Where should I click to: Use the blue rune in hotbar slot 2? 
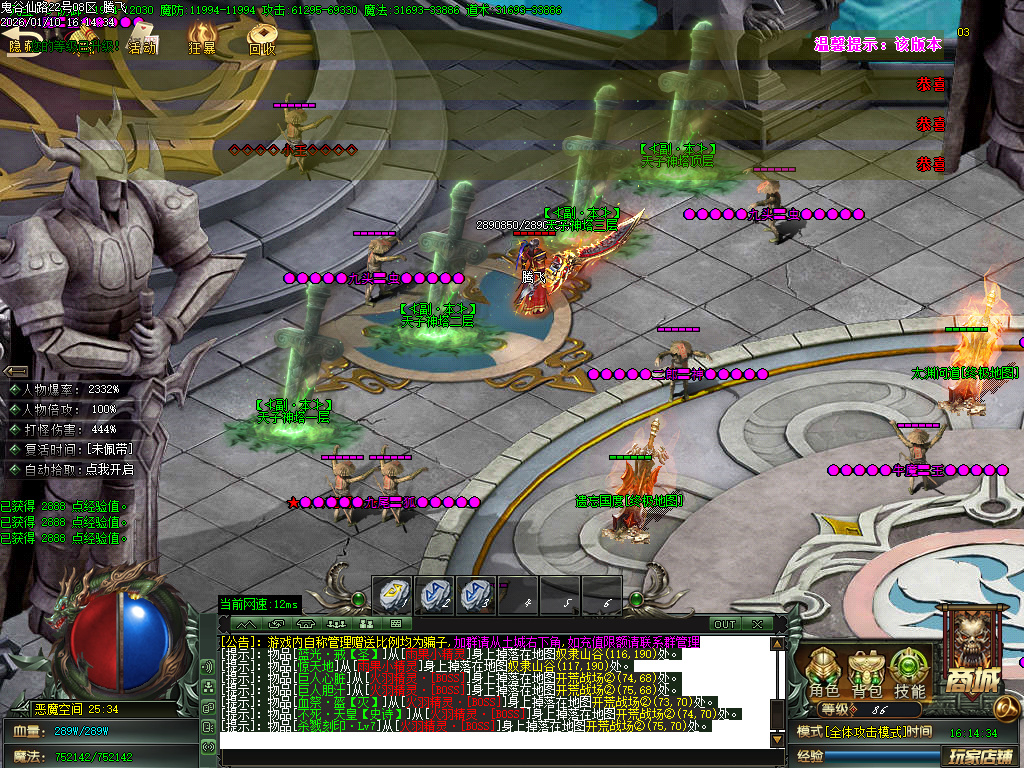[x=434, y=595]
